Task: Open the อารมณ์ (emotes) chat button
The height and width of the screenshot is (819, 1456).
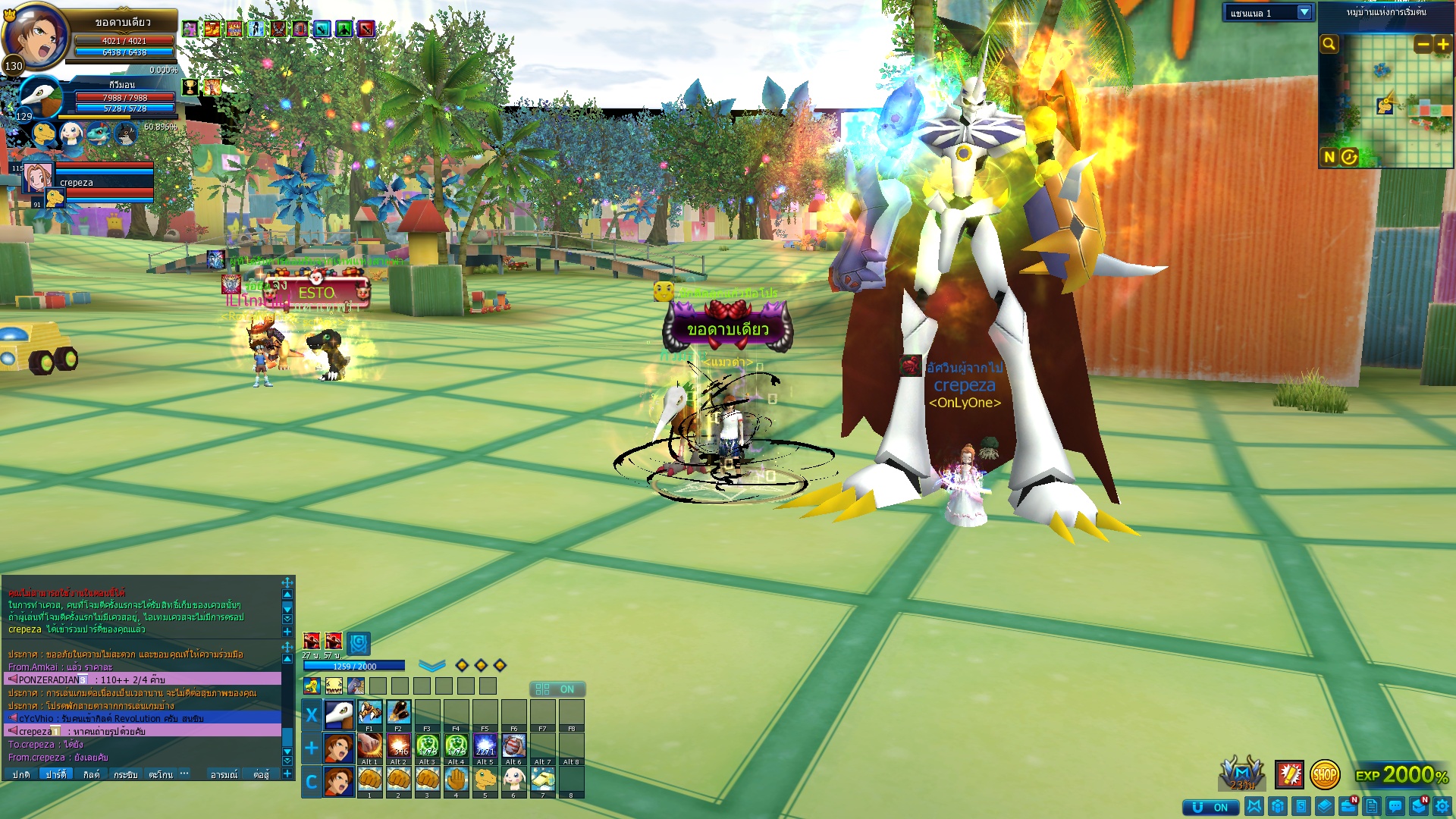Action: 224,774
